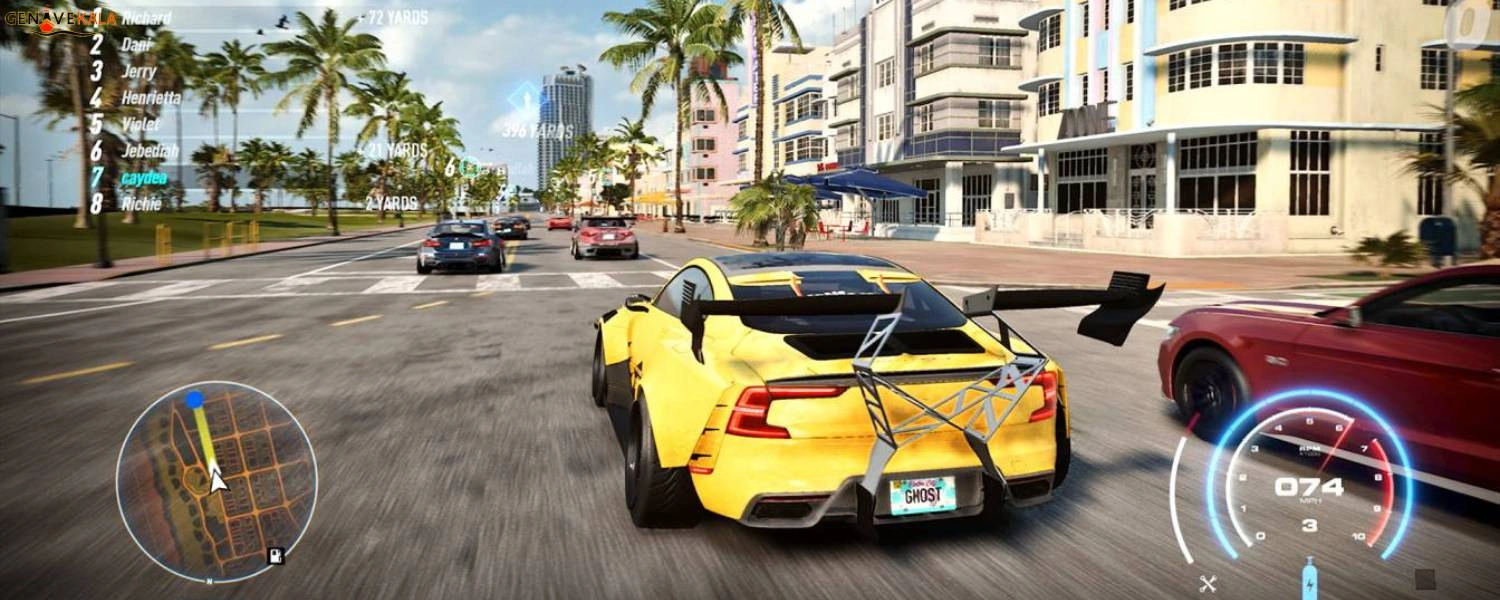Select the gray square icon beside the speedometer
This screenshot has height=600, width=1500.
[x=1425, y=579]
